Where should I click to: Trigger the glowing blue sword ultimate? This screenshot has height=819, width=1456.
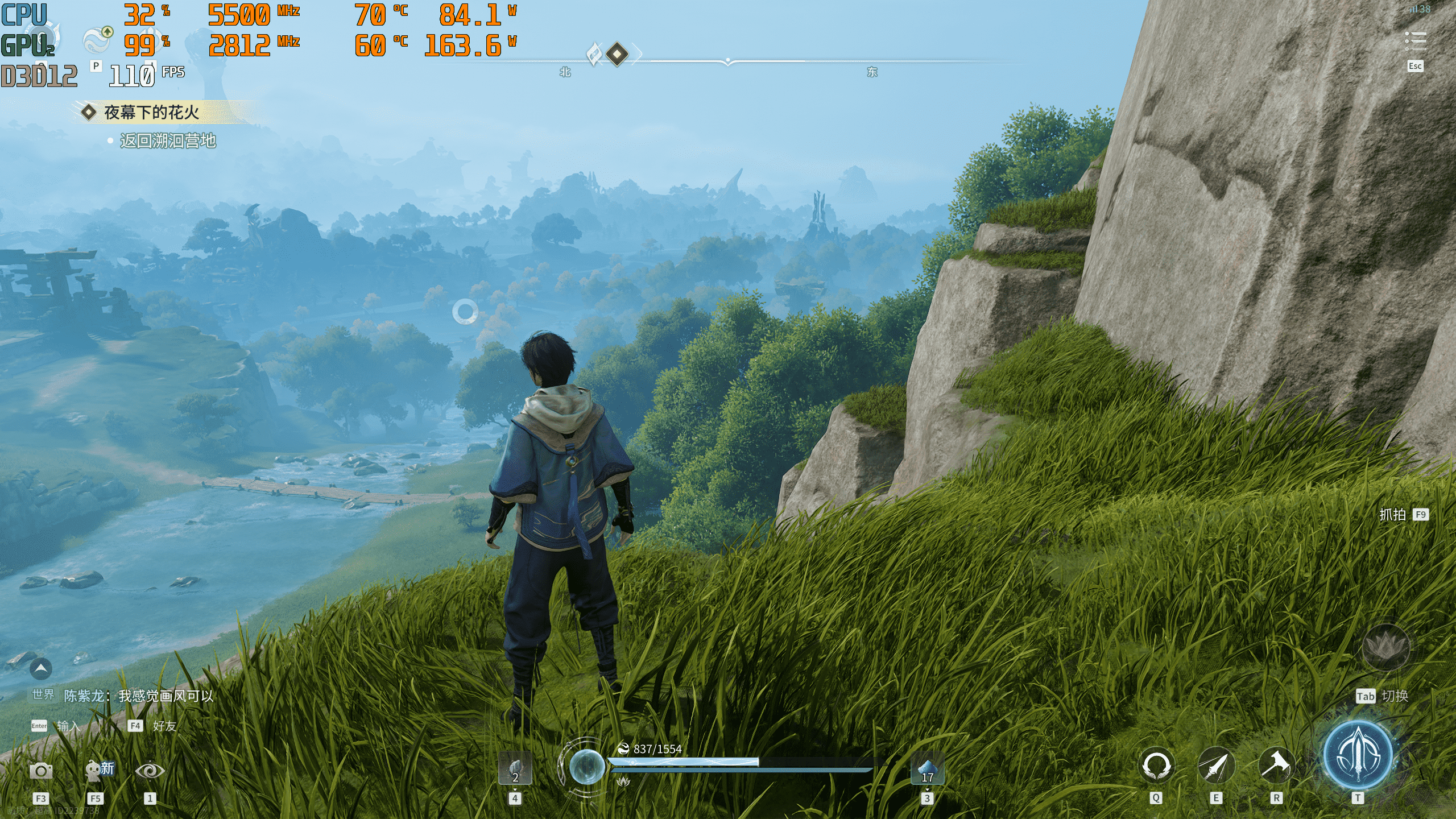point(1358,755)
